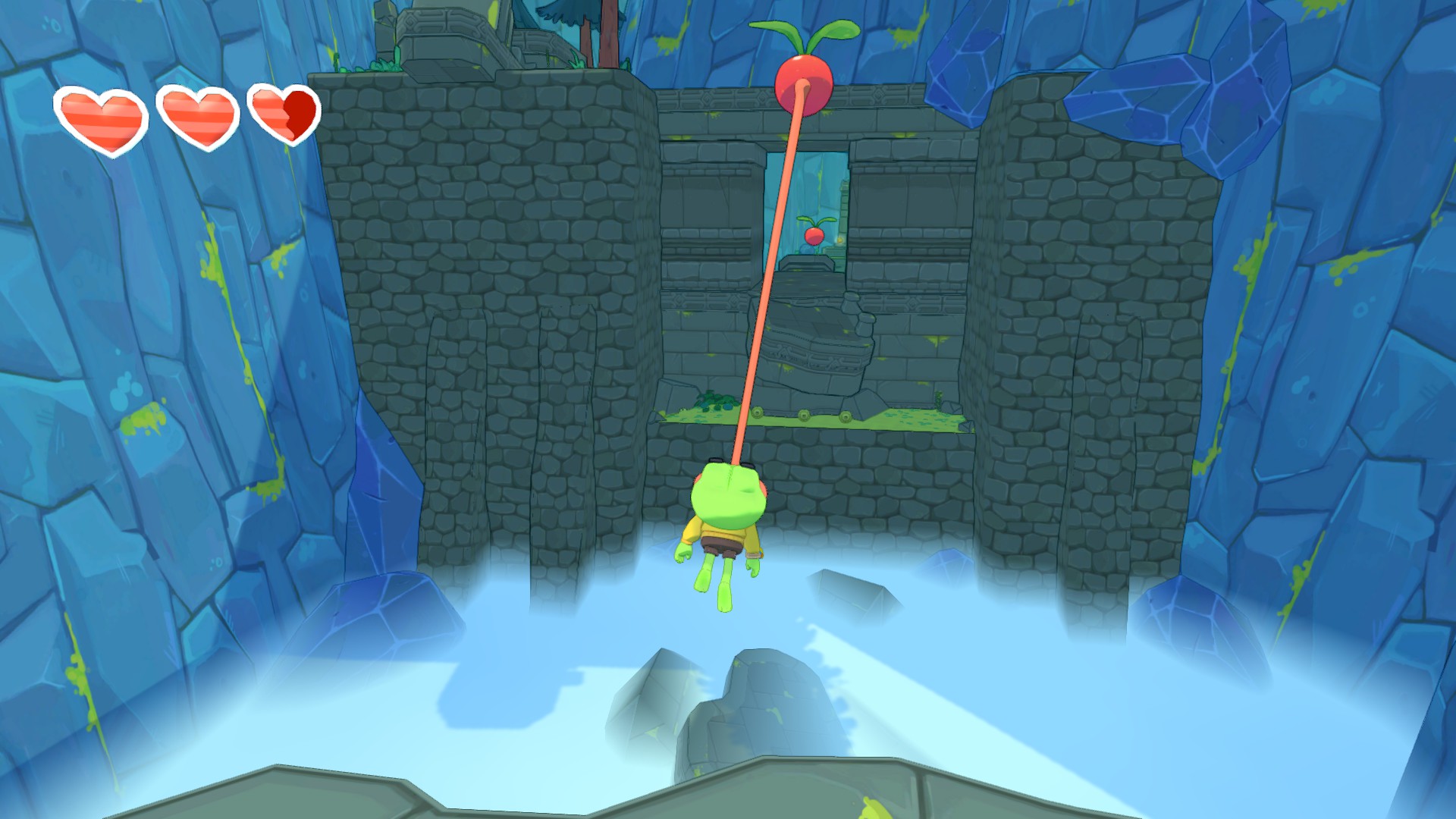Viewport: 1456px width, 819px height.
Task: Select the distant radish in the doorway
Action: tap(813, 236)
